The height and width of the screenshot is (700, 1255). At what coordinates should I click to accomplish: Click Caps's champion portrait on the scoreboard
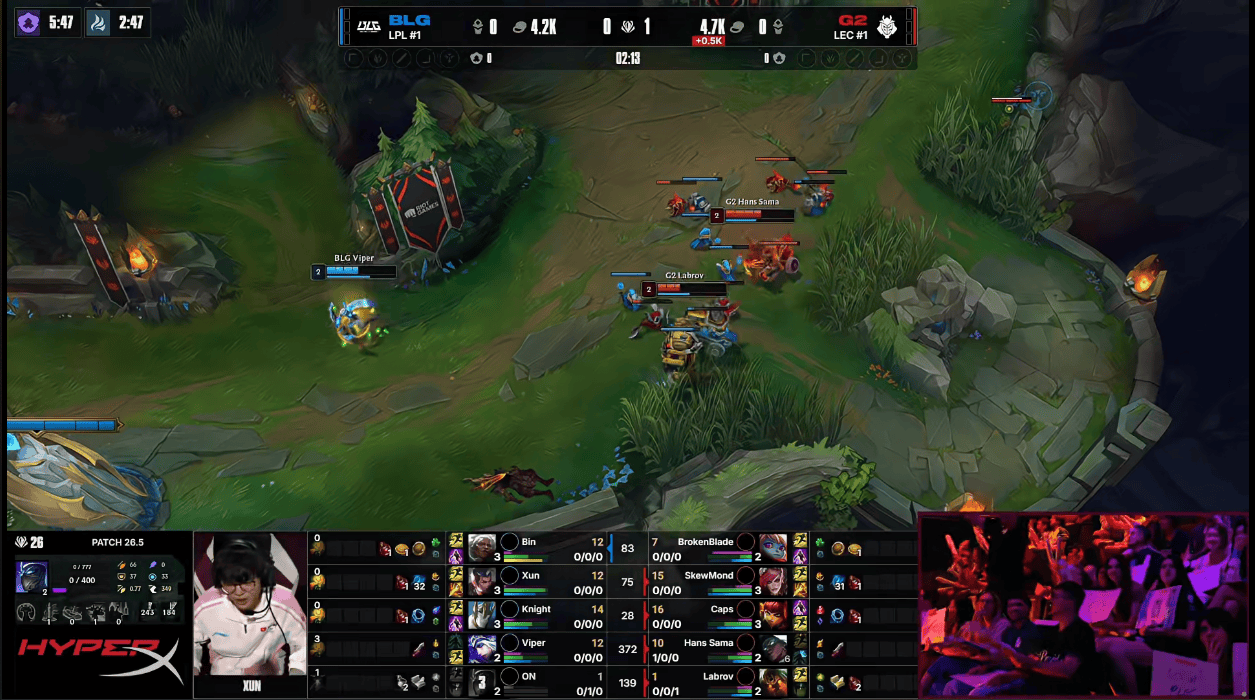pos(771,615)
